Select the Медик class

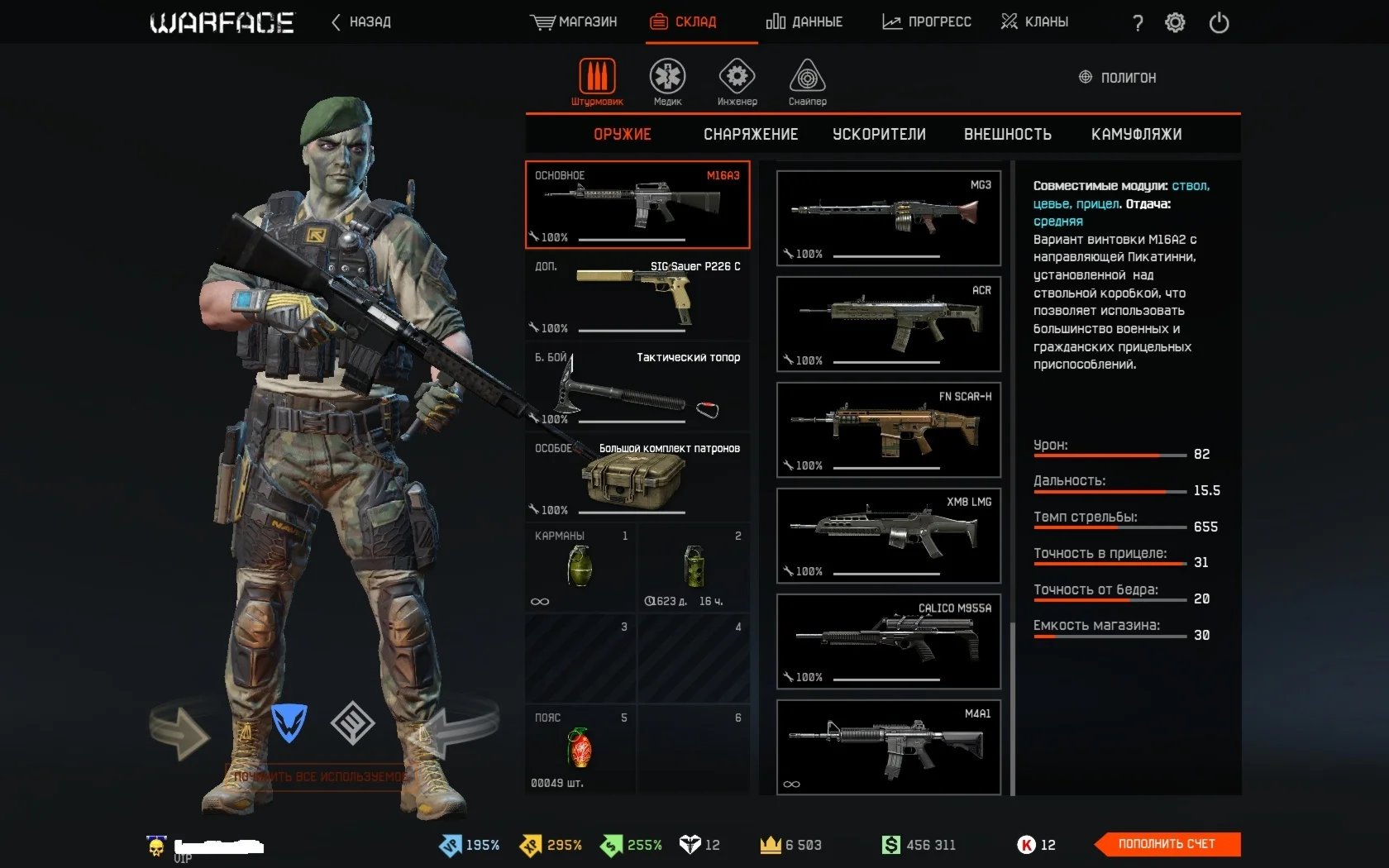667,82
